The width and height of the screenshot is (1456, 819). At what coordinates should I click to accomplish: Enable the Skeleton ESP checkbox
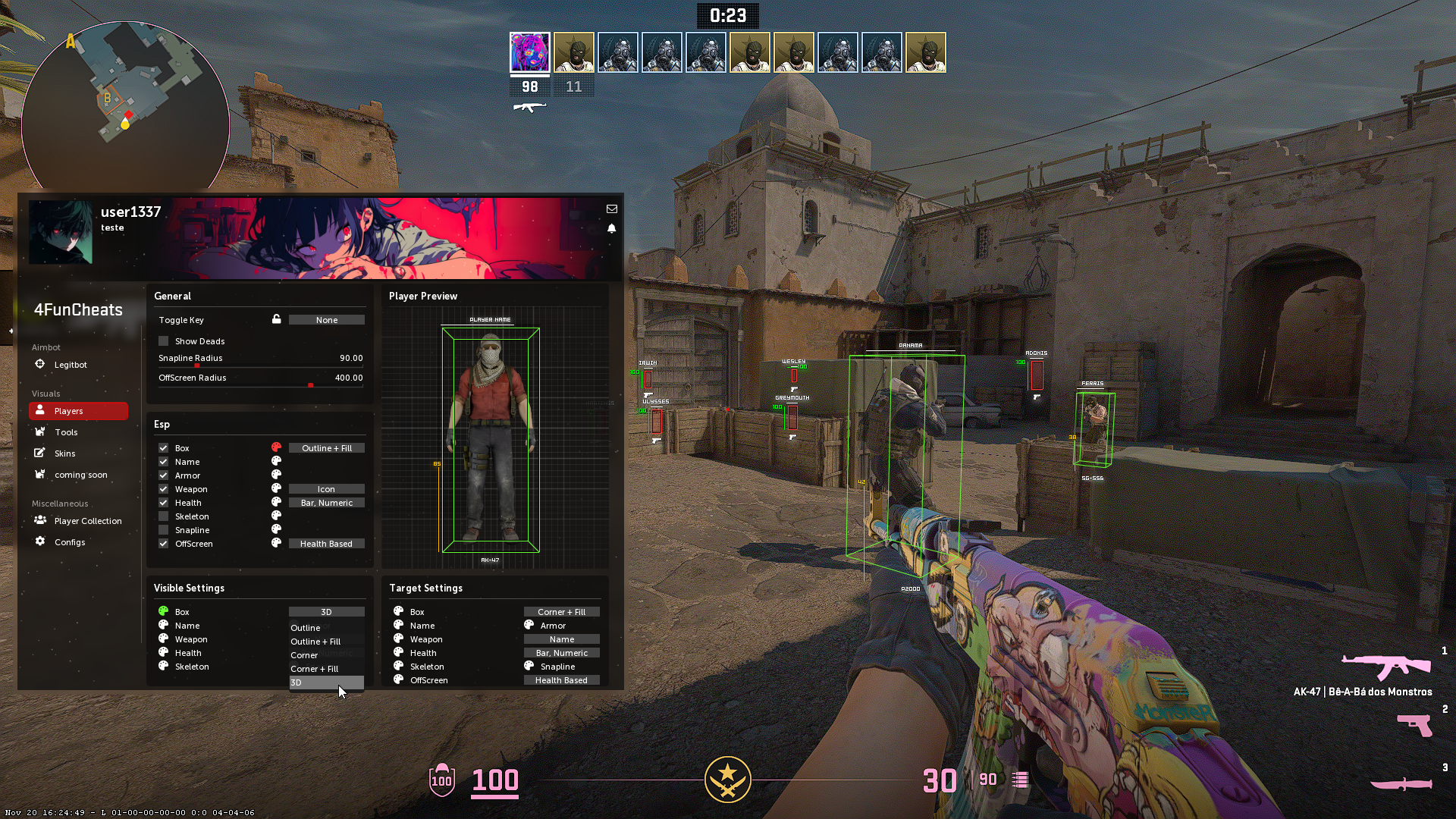point(164,516)
